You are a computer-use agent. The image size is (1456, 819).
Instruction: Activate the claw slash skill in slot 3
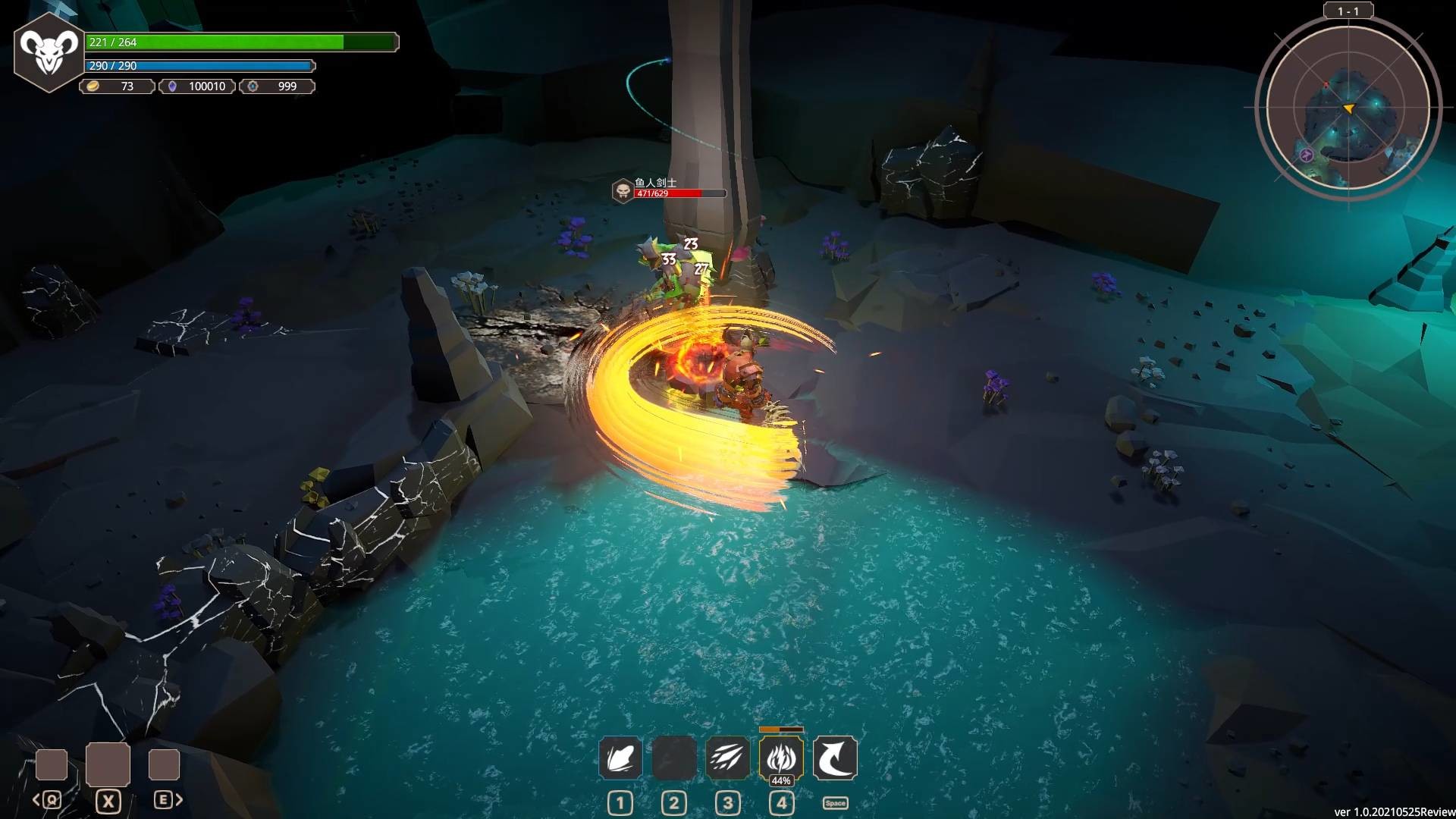[x=727, y=758]
